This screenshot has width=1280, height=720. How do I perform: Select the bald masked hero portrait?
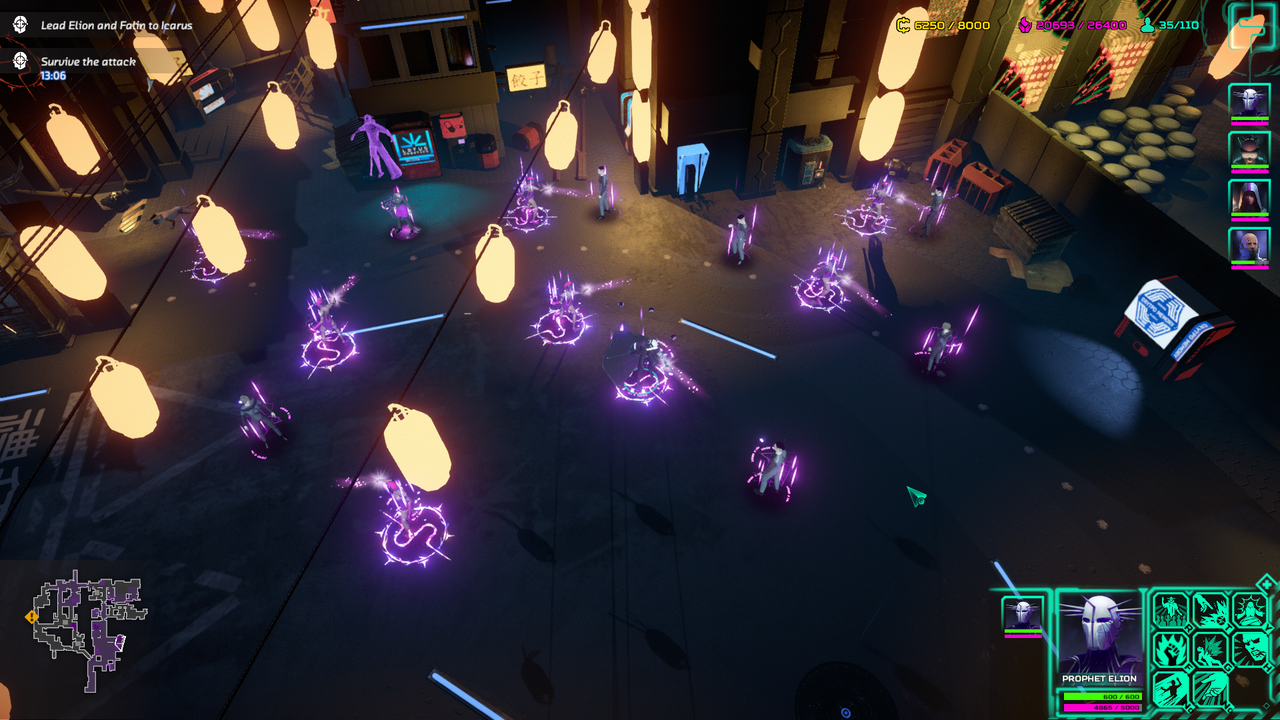(x=1248, y=245)
